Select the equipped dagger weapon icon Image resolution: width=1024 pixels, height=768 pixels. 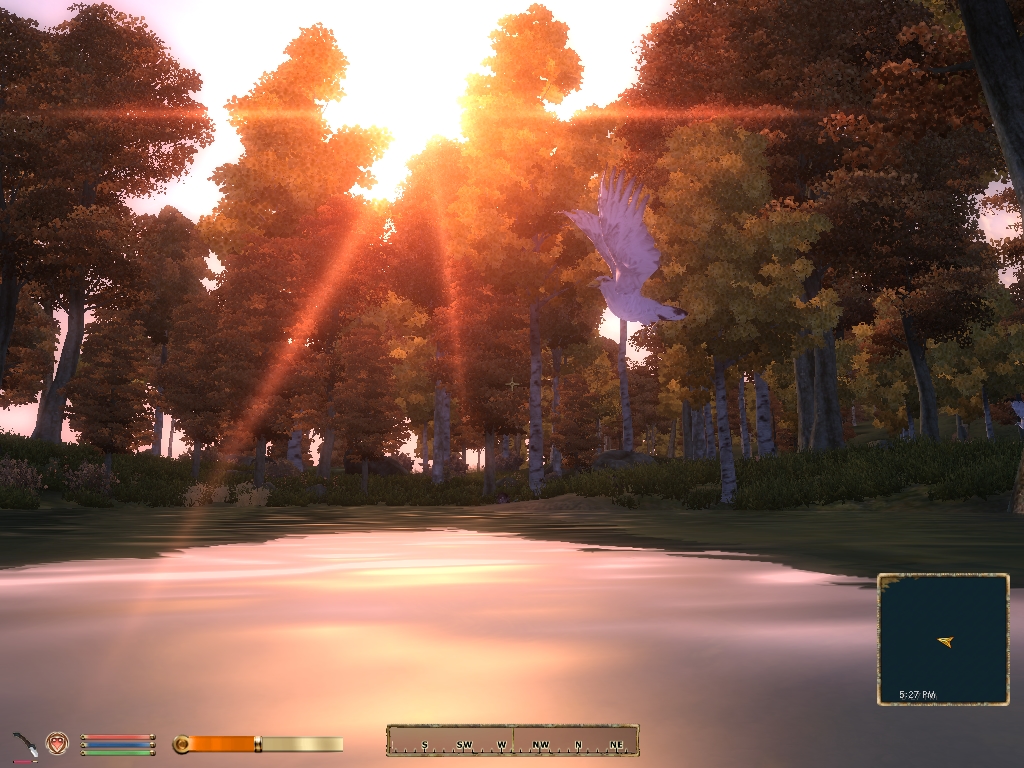pyautogui.click(x=25, y=745)
